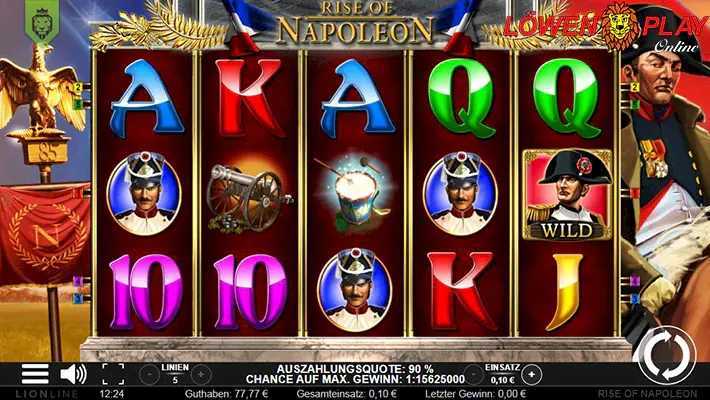Open the hamburger menu
The height and width of the screenshot is (400, 710).
pyautogui.click(x=35, y=374)
